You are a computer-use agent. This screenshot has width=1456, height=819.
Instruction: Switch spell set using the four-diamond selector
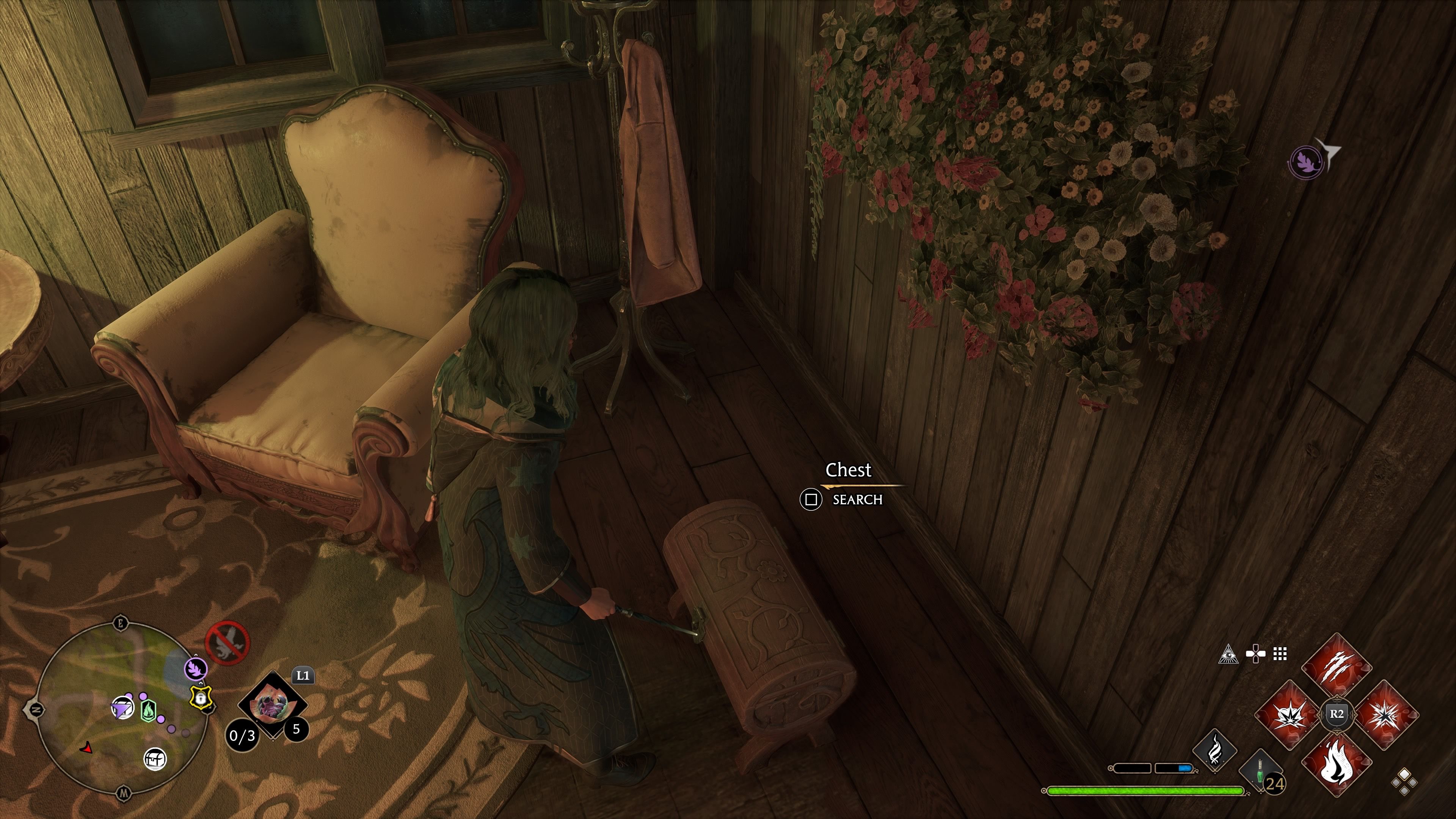point(1404,782)
